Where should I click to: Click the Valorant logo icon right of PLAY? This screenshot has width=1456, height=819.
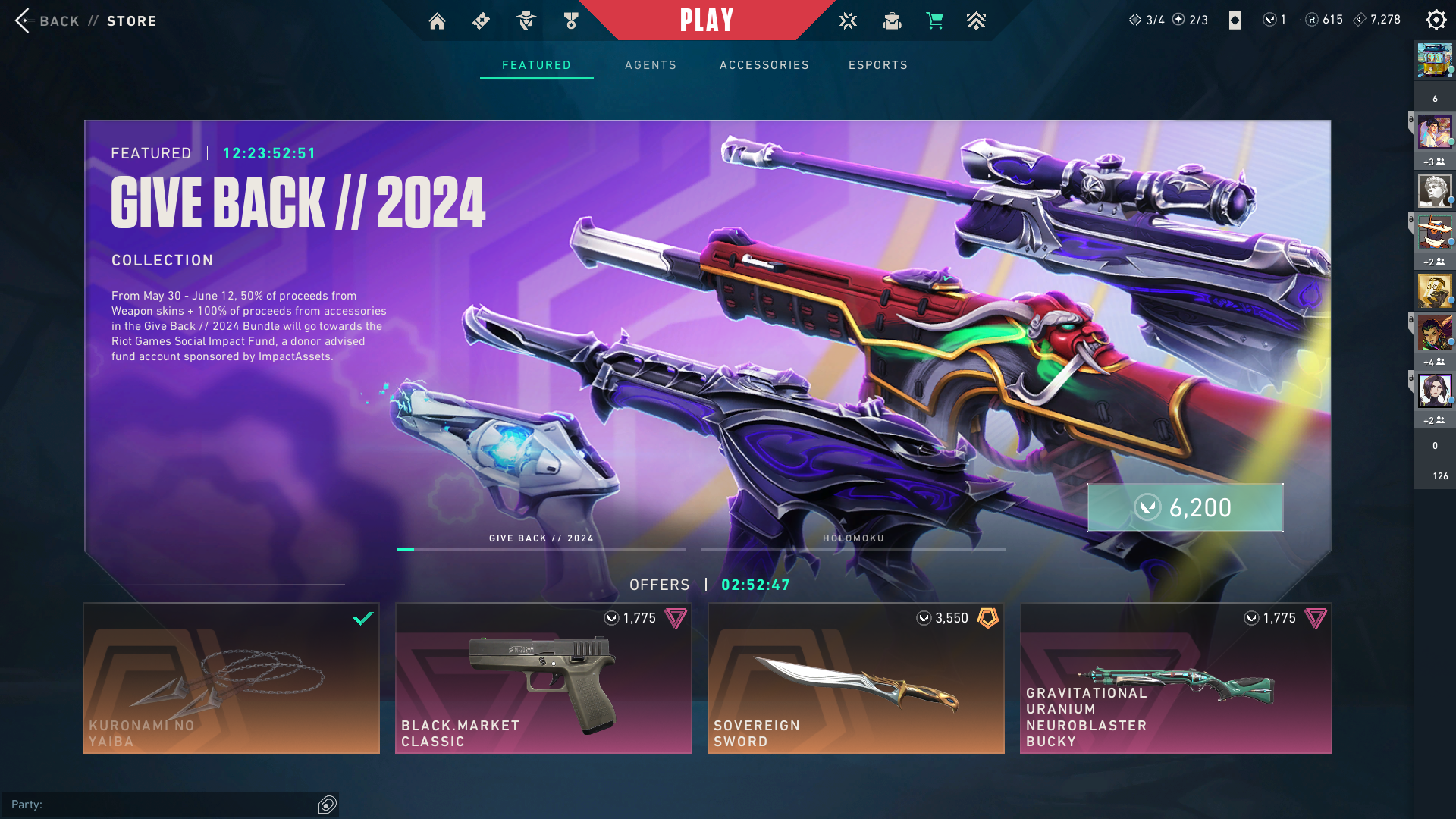pos(847,20)
